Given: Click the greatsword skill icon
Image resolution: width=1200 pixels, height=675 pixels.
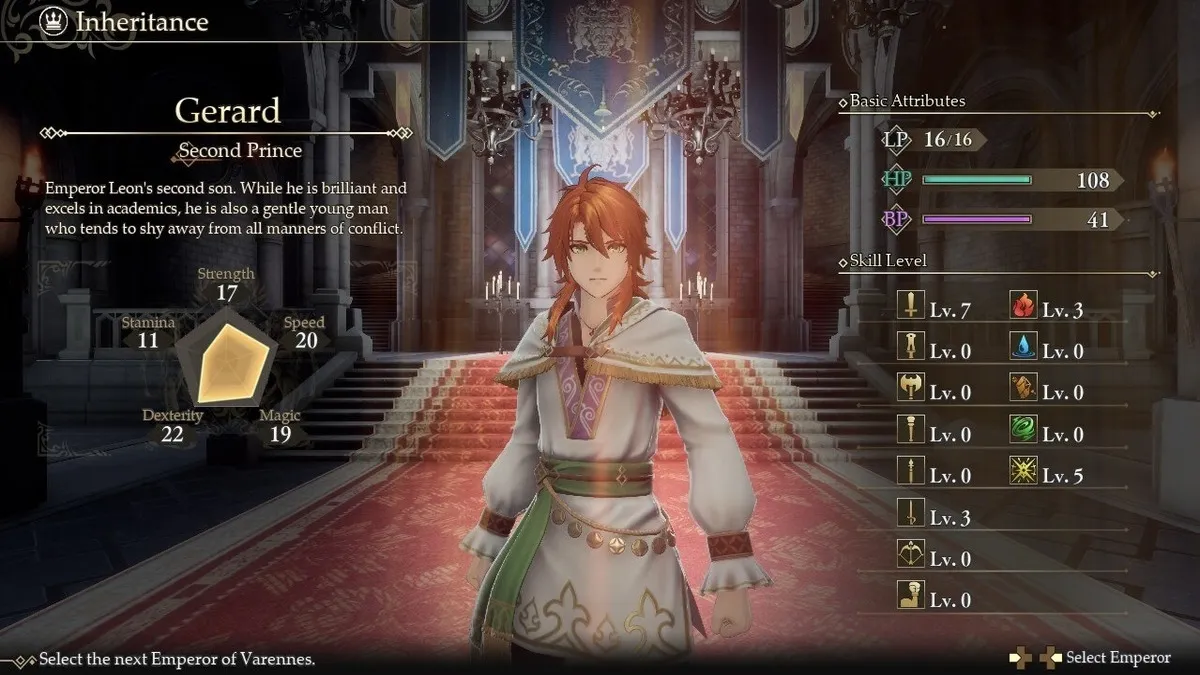Looking at the screenshot, I should point(910,349).
